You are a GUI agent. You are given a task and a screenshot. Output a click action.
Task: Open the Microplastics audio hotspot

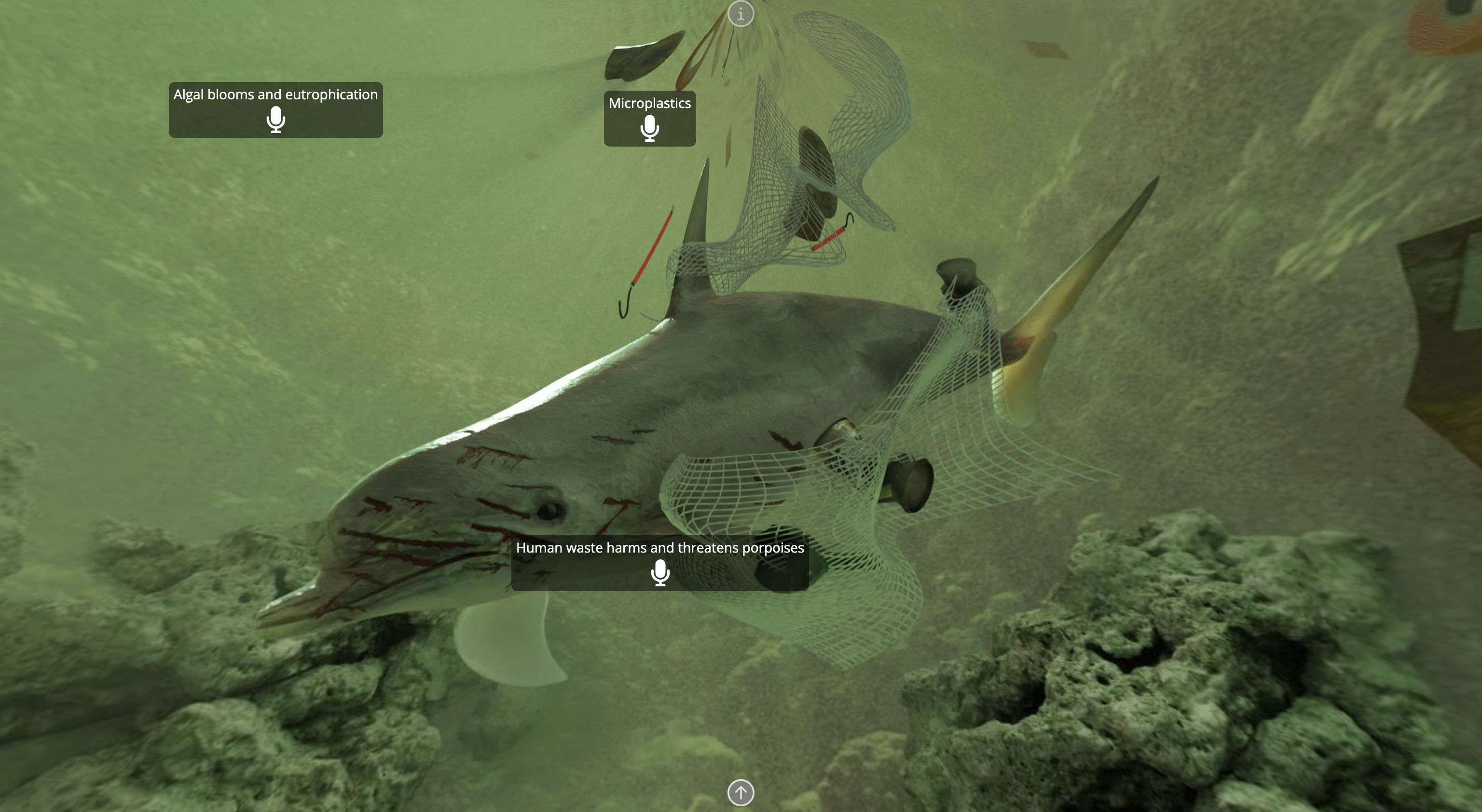coord(649,128)
